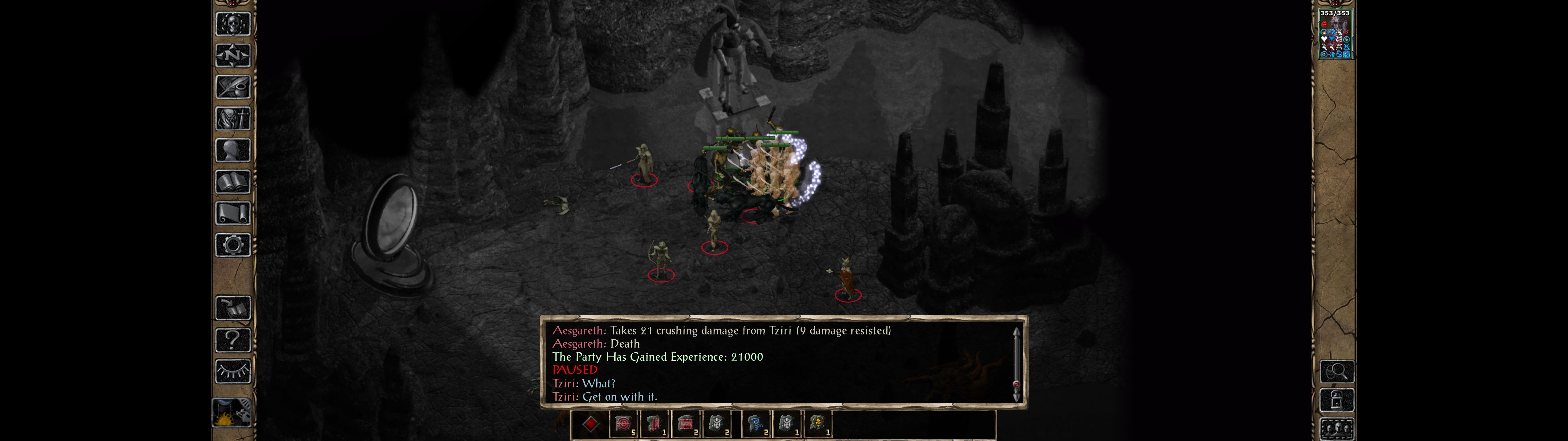Open the question mark help button
The image size is (1568, 441).
tap(232, 340)
